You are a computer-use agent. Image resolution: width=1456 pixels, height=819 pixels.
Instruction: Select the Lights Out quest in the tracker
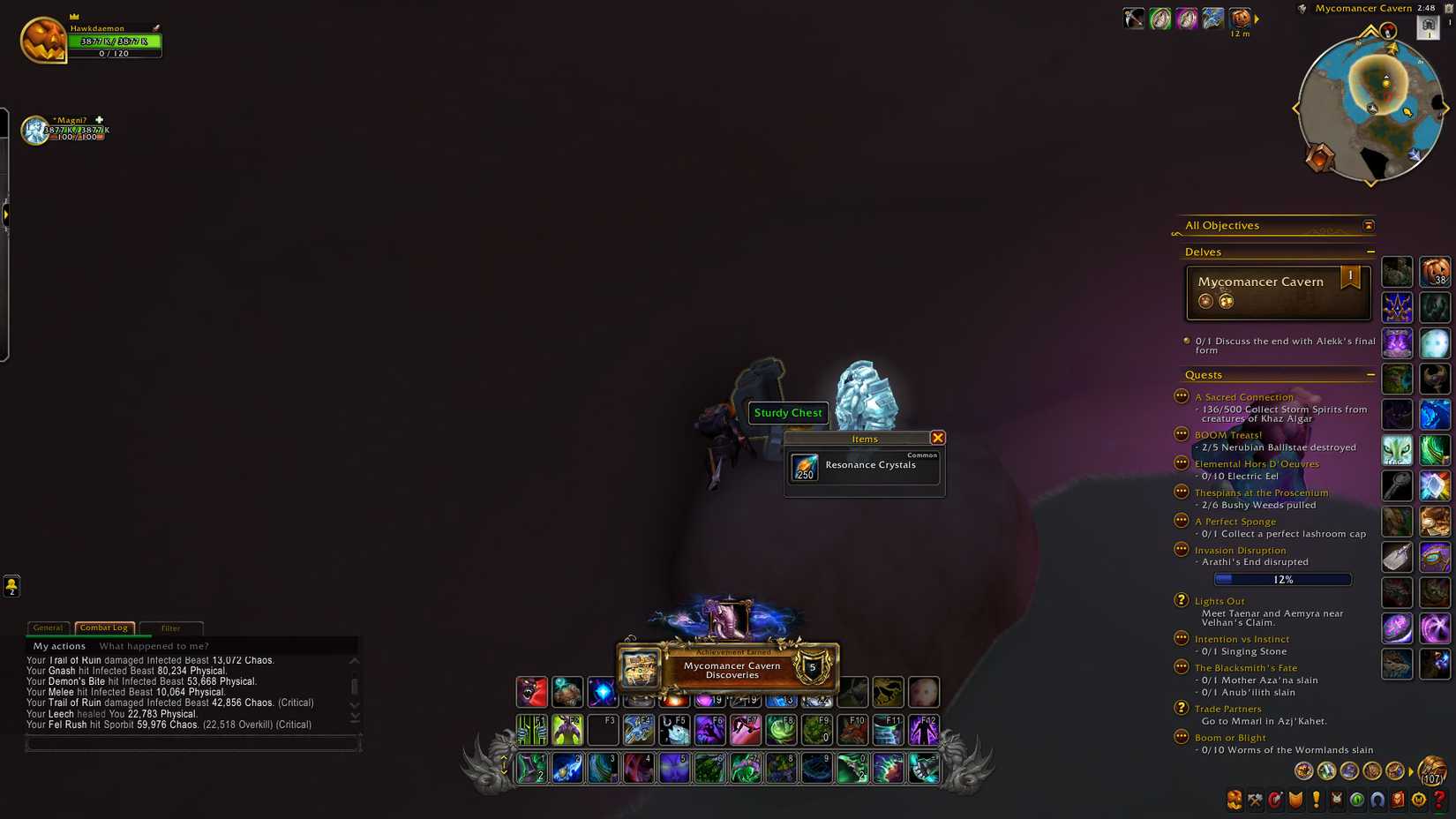tap(1220, 600)
